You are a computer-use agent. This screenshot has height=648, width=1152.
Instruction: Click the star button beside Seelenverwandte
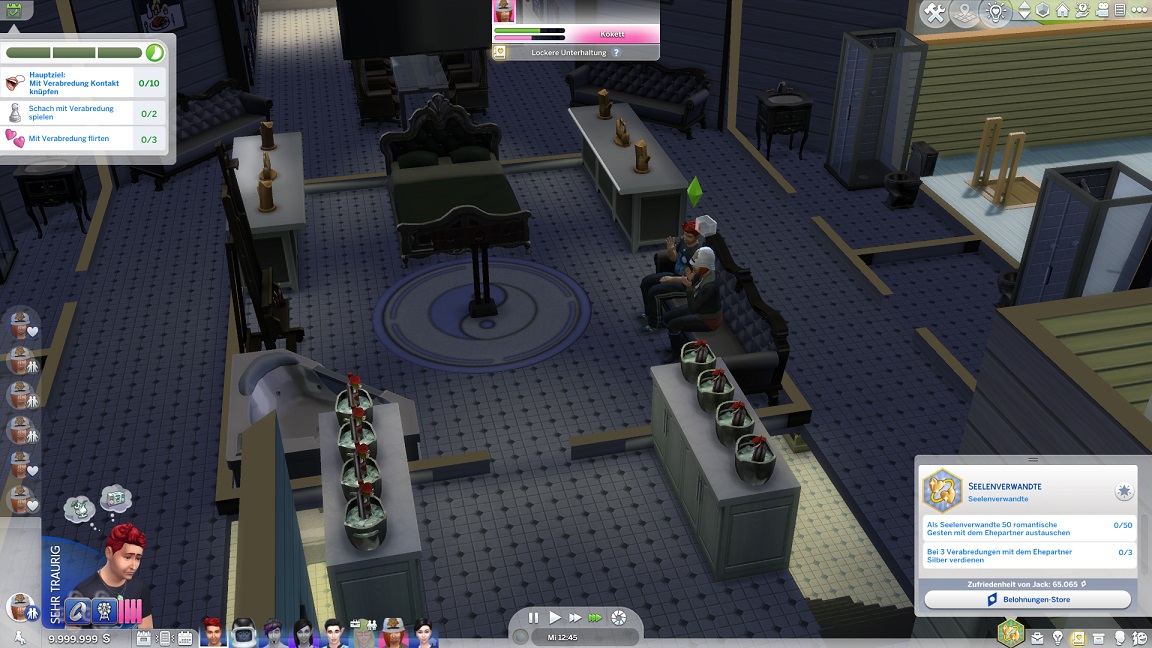(1124, 492)
